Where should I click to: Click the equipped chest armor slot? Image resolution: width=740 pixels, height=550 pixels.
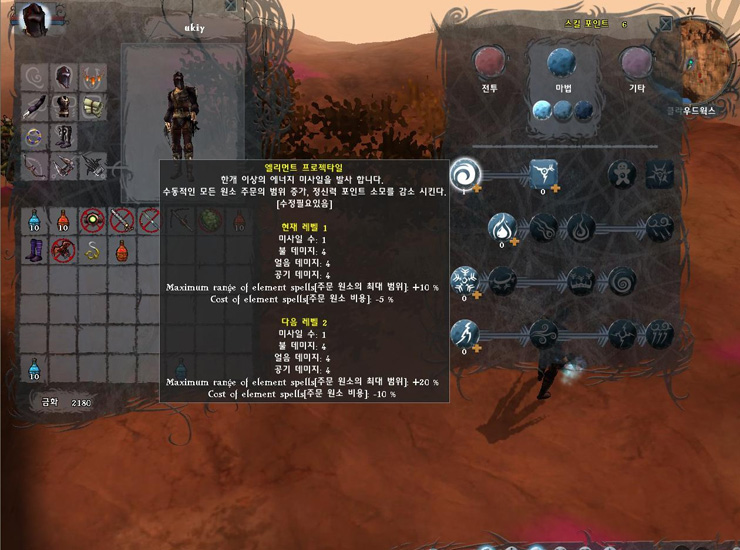tap(64, 105)
